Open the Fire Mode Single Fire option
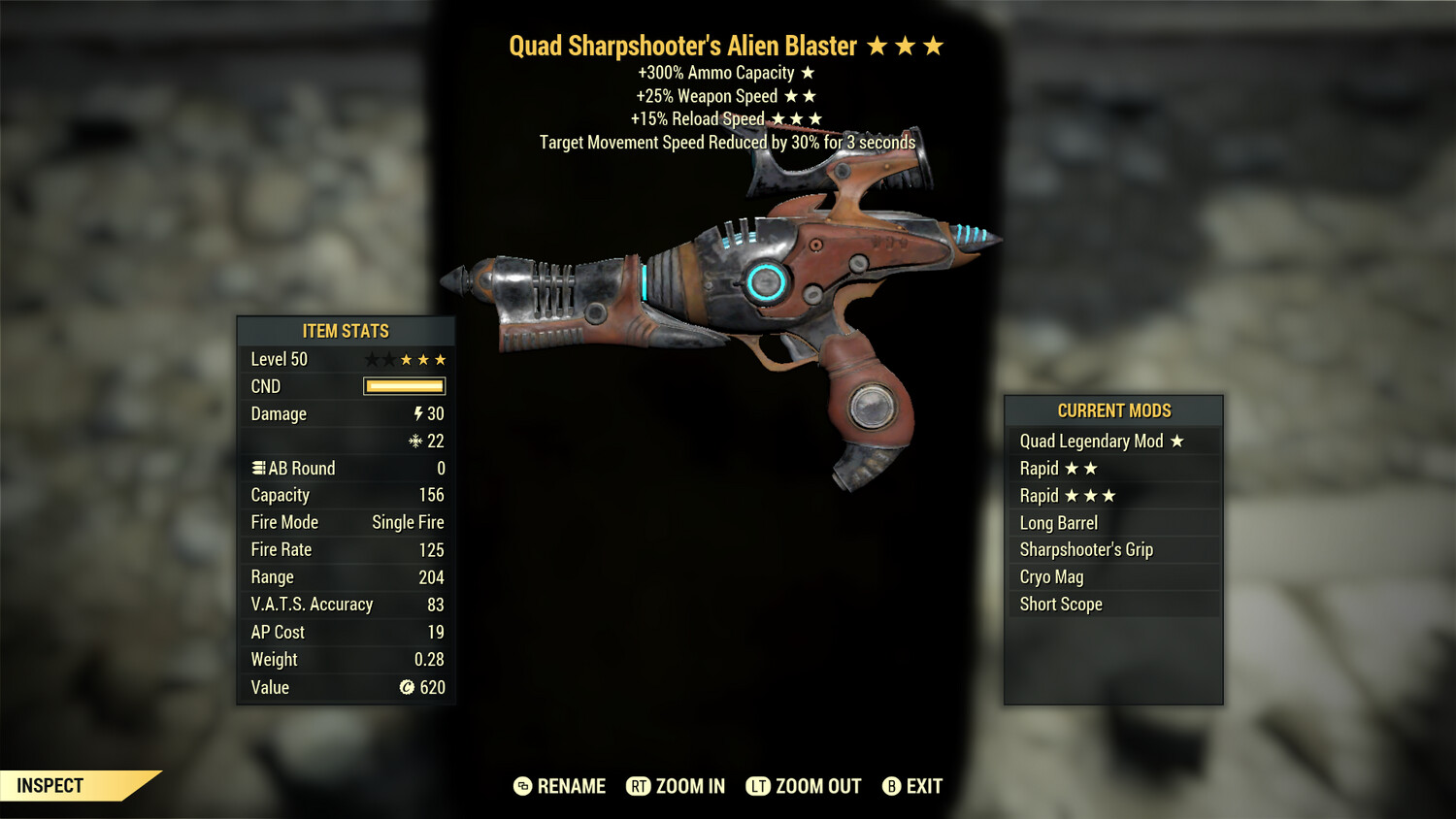 (x=345, y=522)
